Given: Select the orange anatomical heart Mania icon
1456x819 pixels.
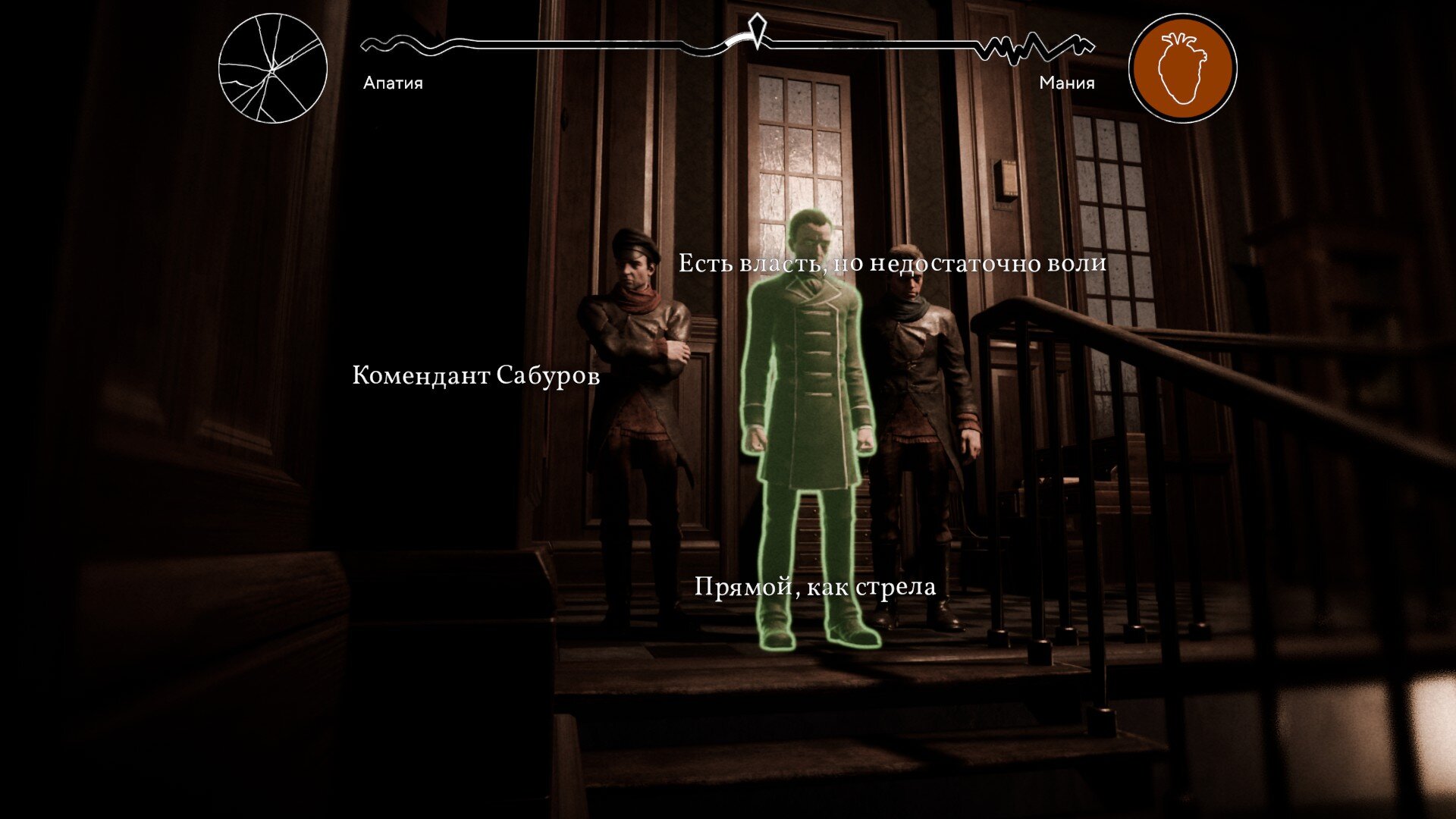Looking at the screenshot, I should [1182, 68].
